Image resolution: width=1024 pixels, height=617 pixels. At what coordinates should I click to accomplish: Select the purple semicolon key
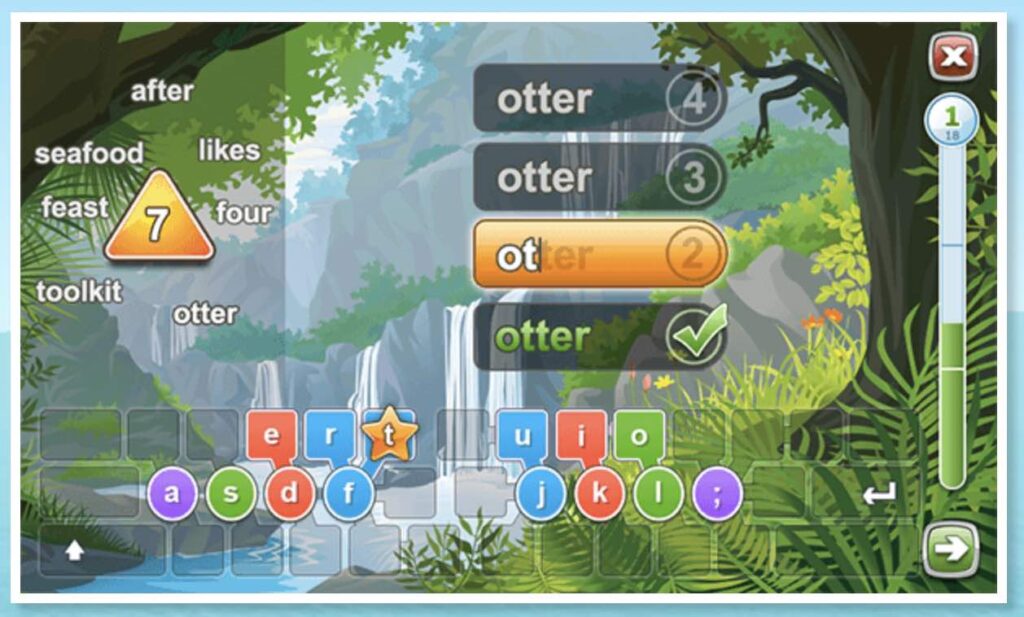(x=718, y=494)
